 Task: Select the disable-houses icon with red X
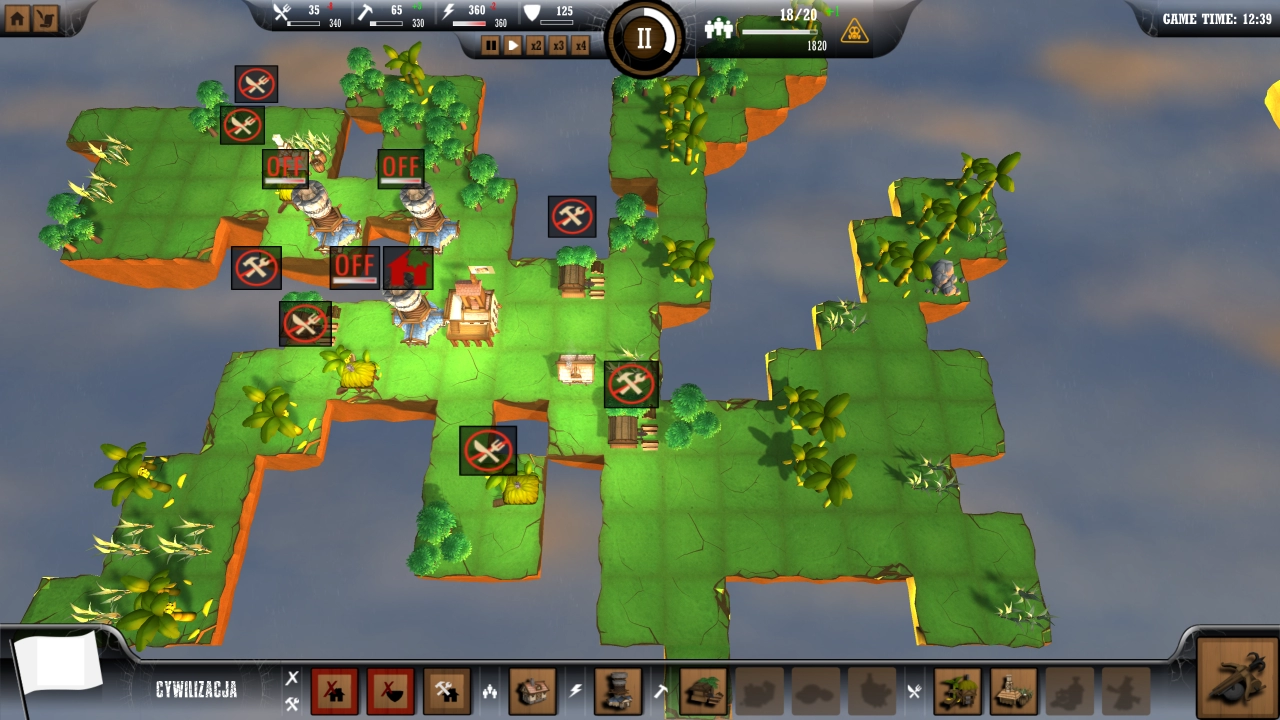click(x=335, y=692)
